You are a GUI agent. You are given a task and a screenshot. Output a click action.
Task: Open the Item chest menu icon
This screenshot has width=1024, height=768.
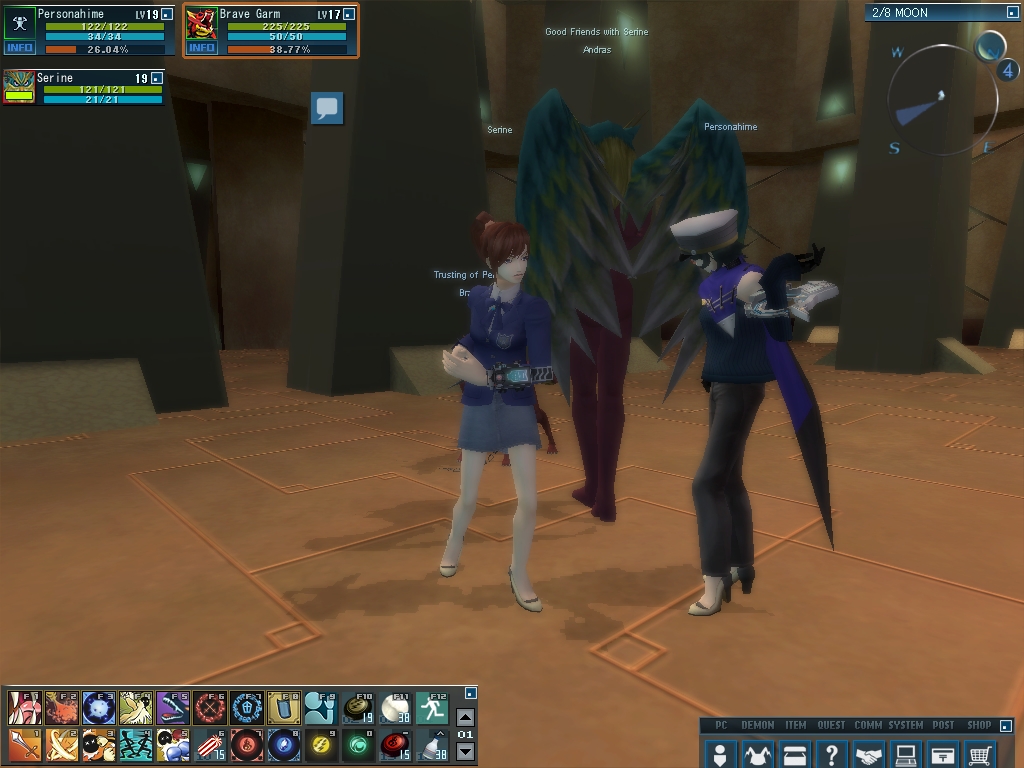(795, 753)
